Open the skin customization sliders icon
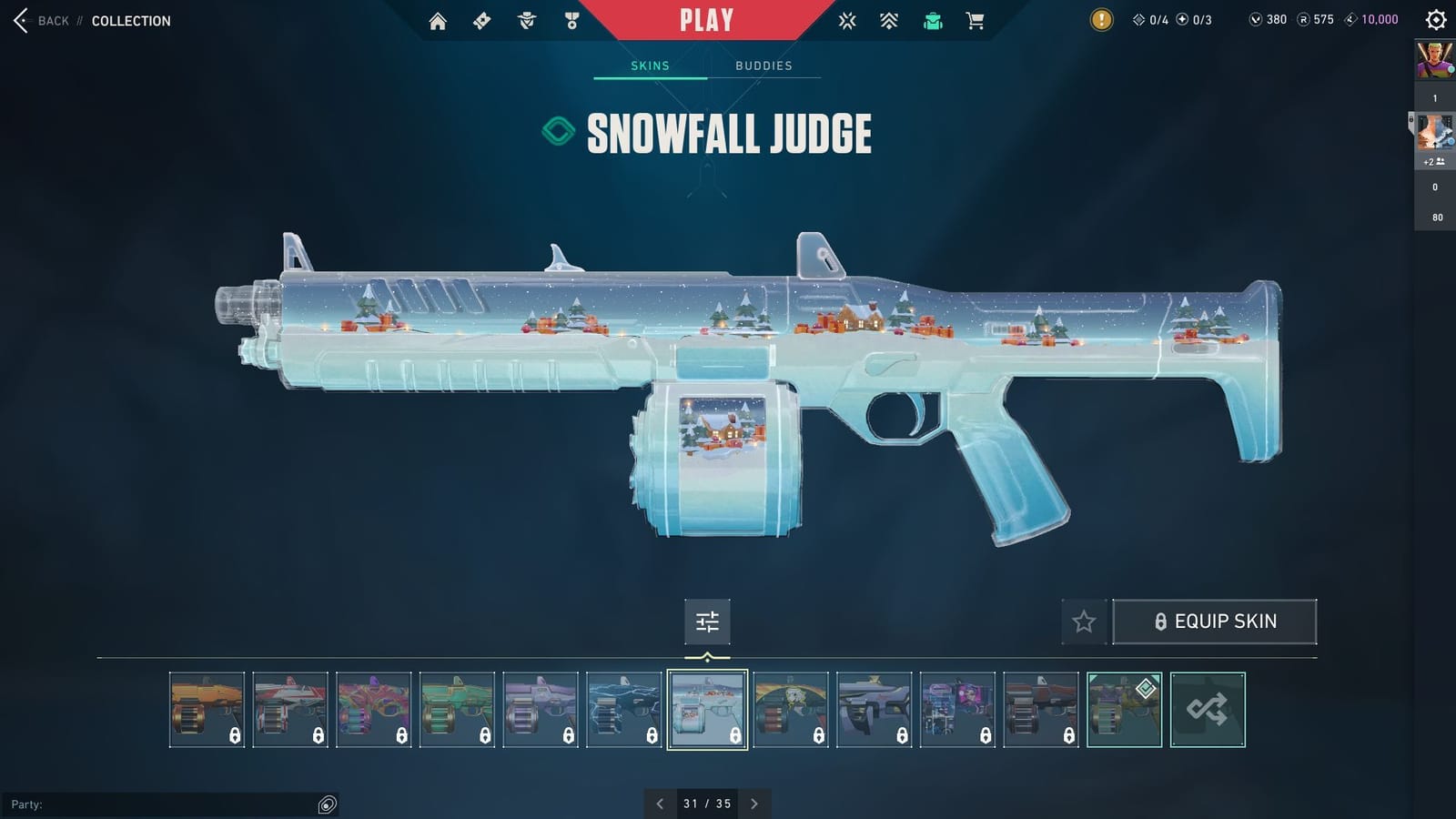Viewport: 1456px width, 819px height. 707,622
